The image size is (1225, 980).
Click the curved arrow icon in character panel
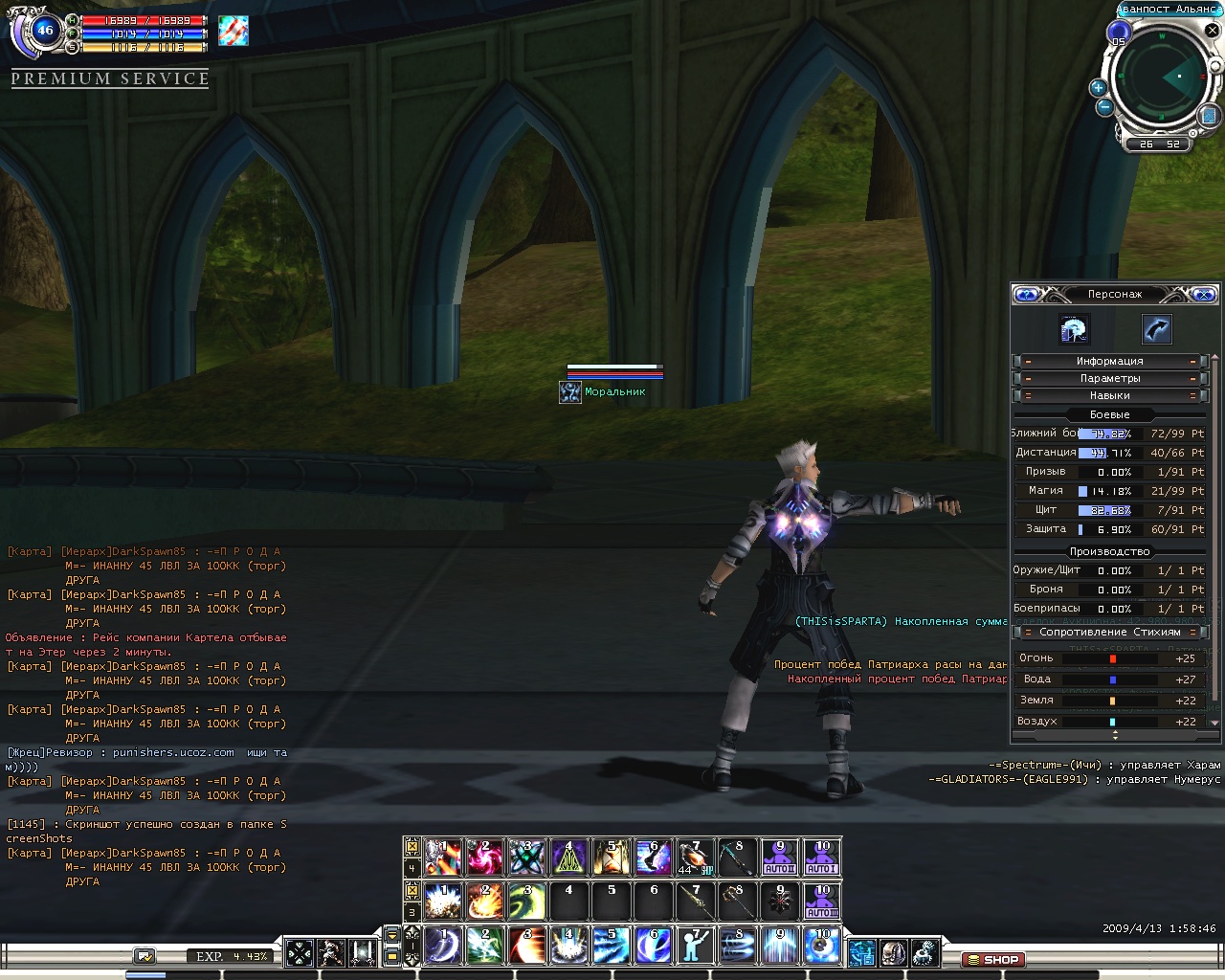tap(1156, 329)
